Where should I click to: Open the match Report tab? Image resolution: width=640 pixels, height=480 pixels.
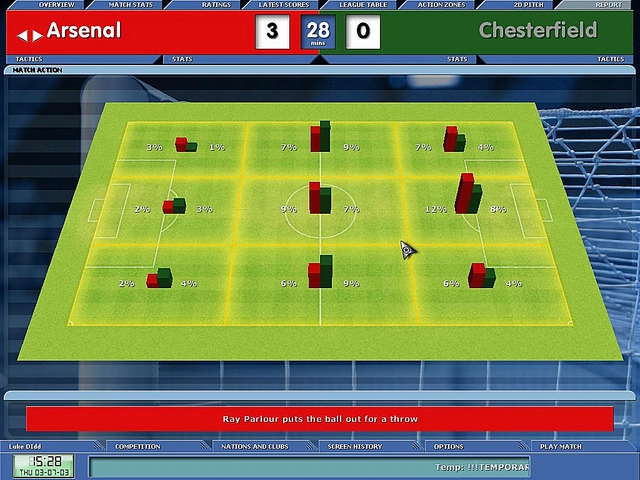pyautogui.click(x=608, y=5)
